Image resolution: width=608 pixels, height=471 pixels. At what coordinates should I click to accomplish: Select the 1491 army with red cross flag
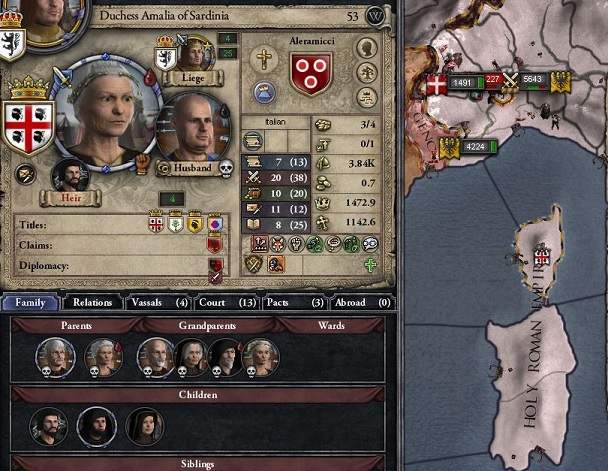[454, 84]
